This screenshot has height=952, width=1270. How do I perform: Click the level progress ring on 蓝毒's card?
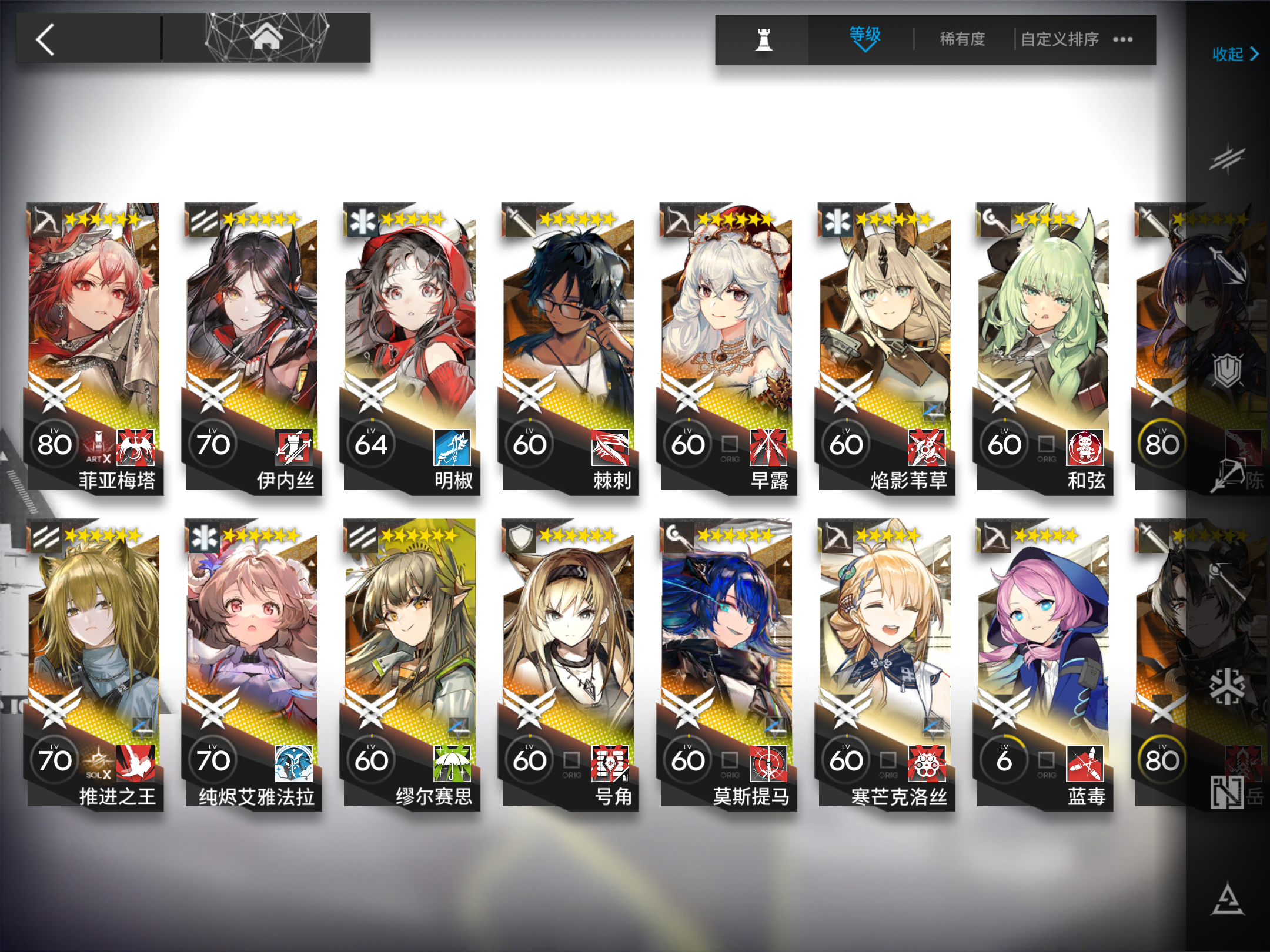click(1004, 760)
